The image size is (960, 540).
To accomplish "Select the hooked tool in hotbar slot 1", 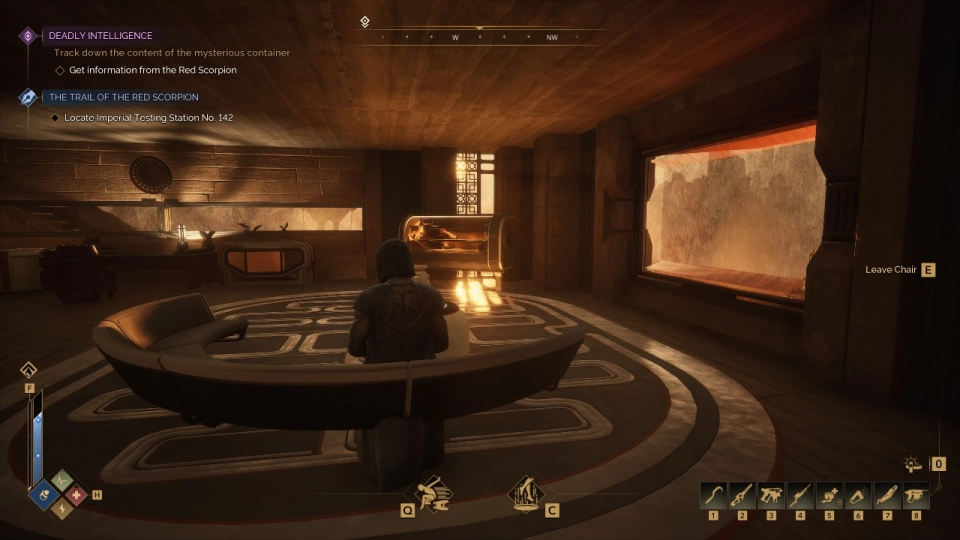I will 714,494.
